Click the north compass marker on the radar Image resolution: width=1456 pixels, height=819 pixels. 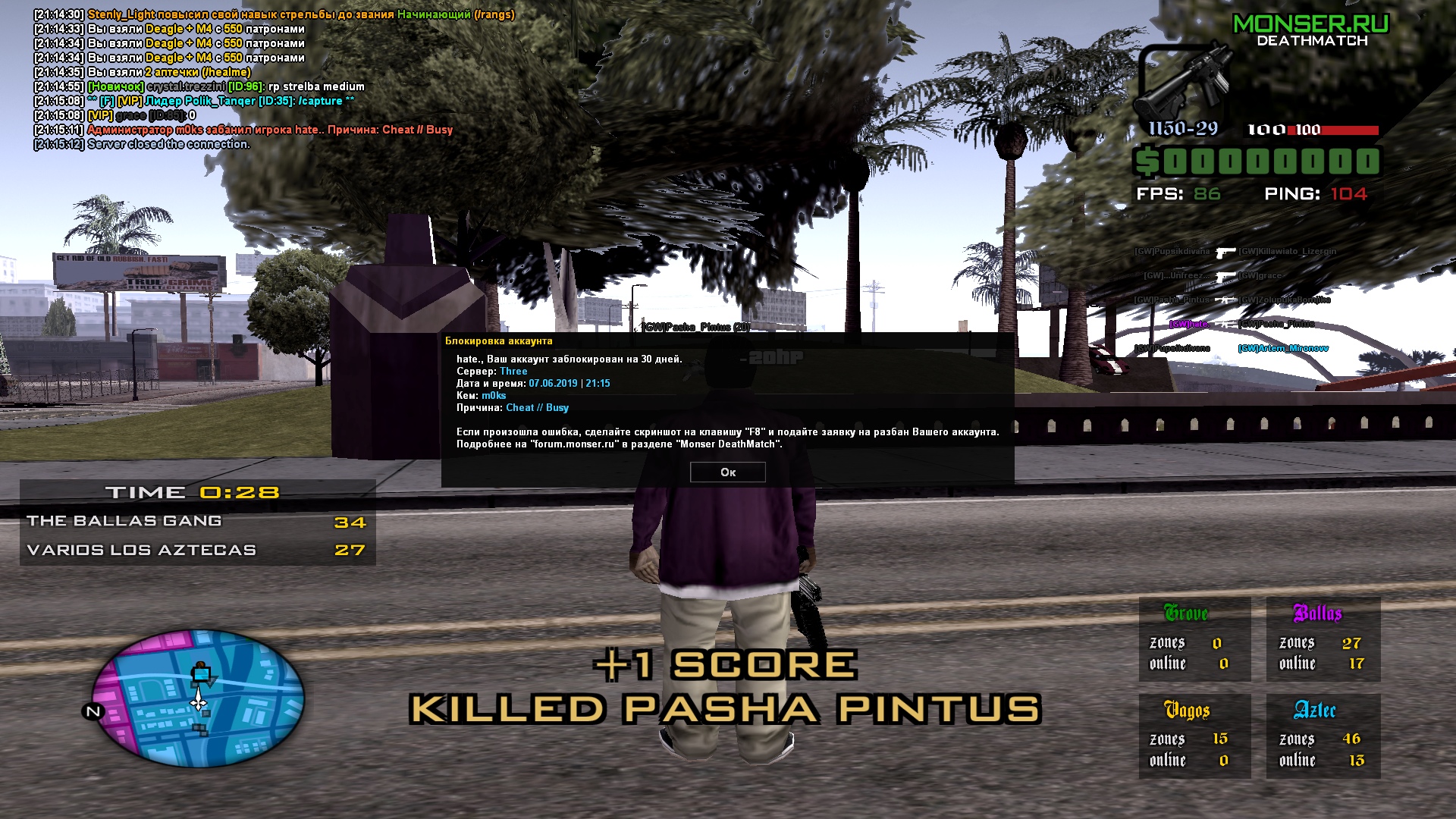click(x=93, y=711)
